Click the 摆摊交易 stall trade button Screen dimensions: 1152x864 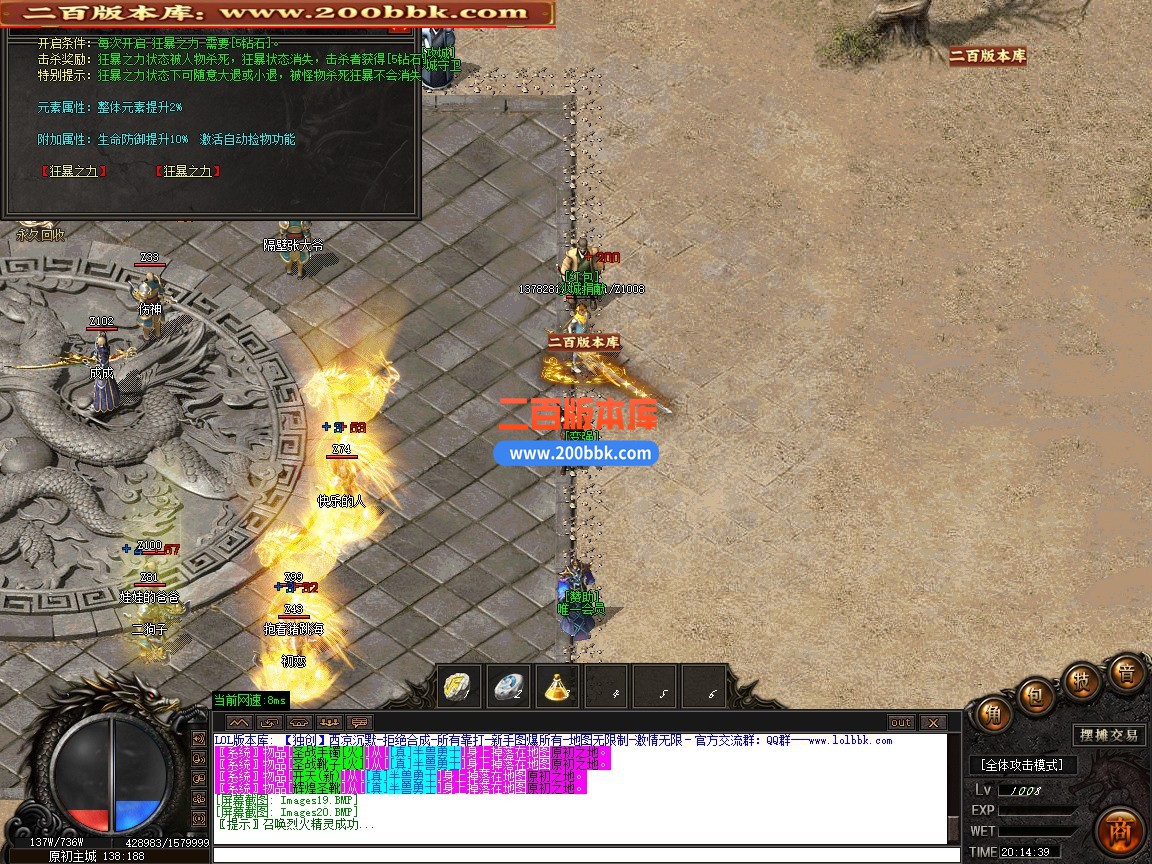coord(1108,736)
